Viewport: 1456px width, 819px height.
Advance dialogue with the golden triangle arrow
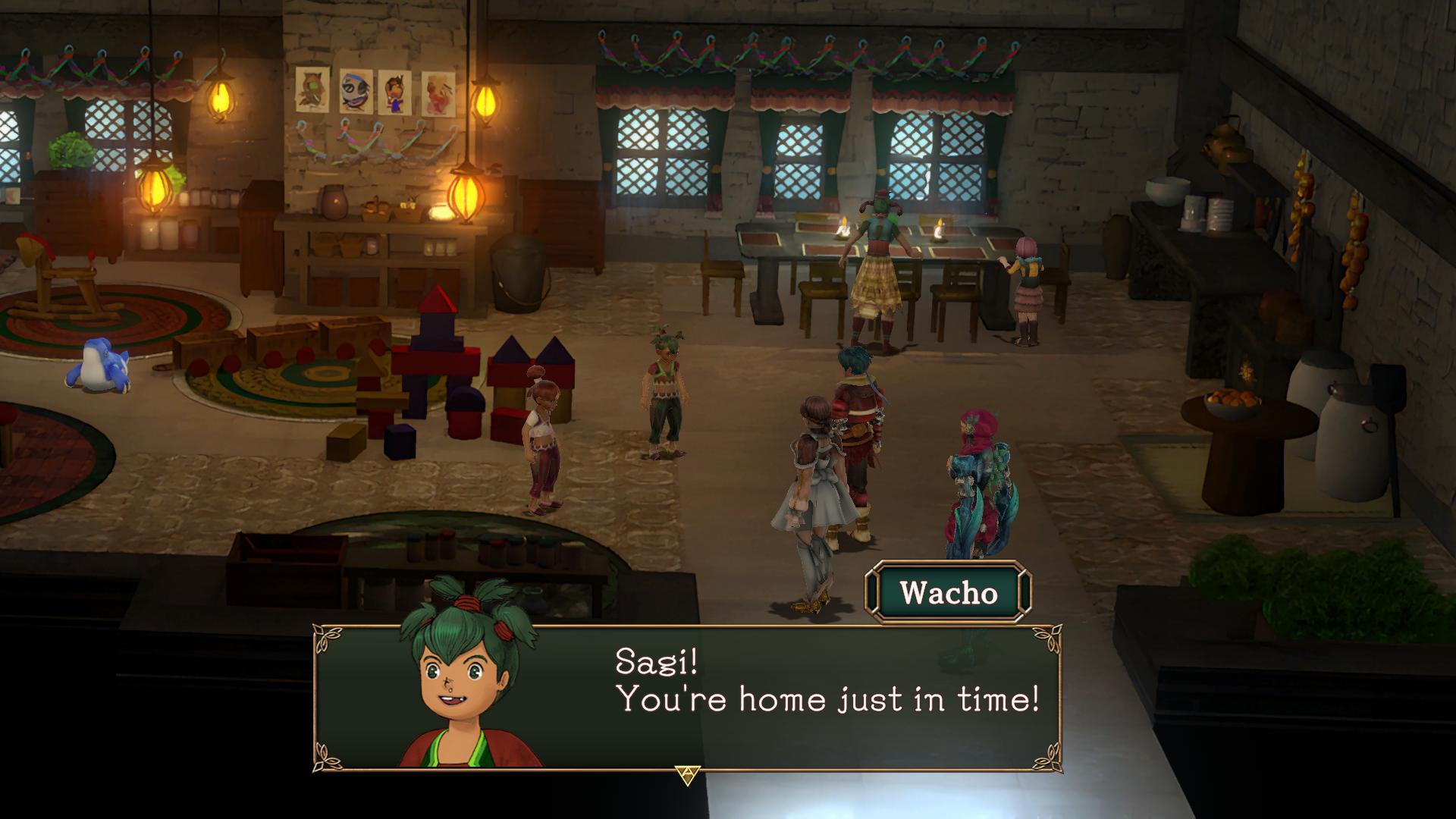[x=687, y=774]
